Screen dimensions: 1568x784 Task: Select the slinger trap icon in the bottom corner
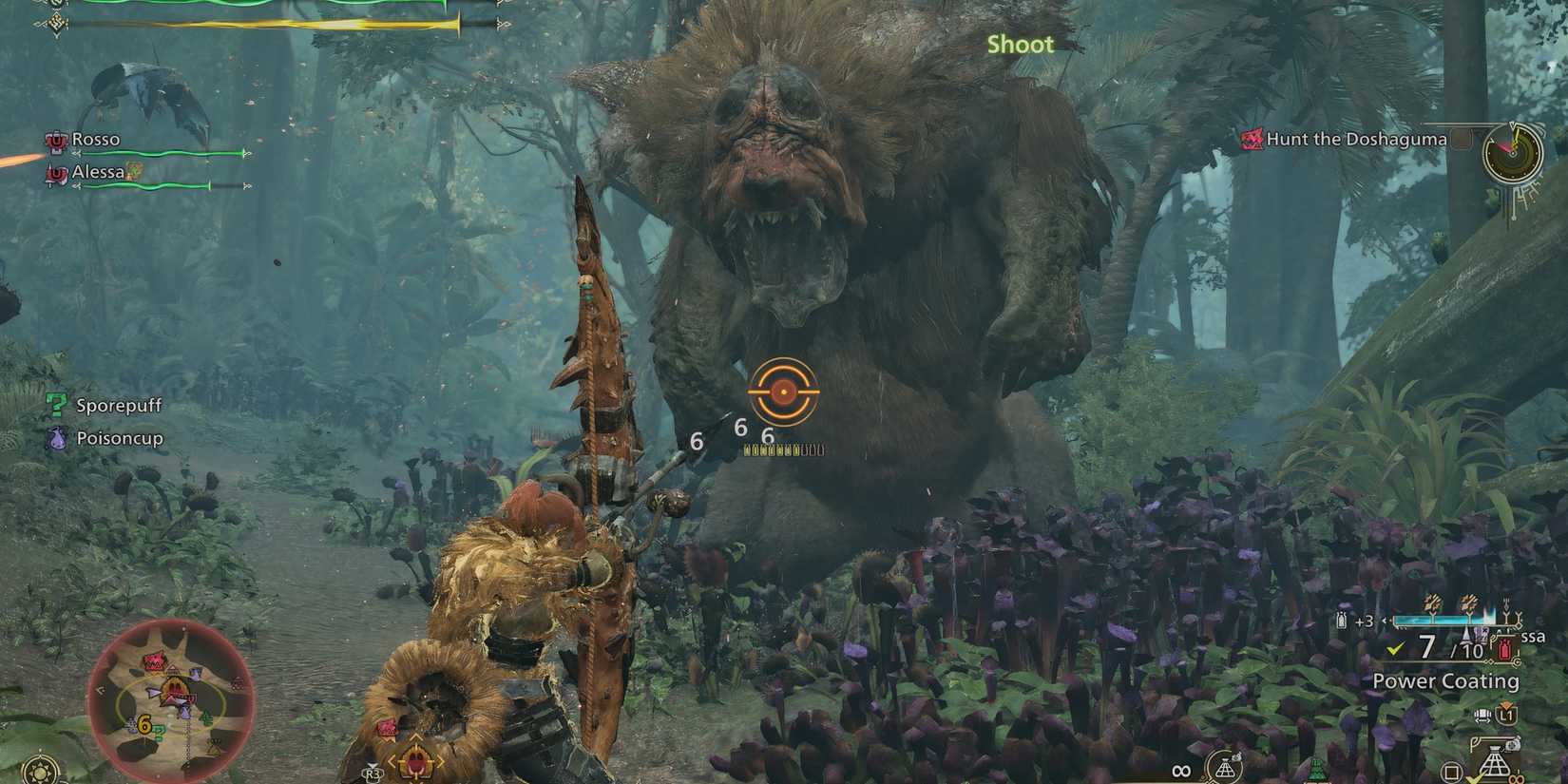[1496, 759]
